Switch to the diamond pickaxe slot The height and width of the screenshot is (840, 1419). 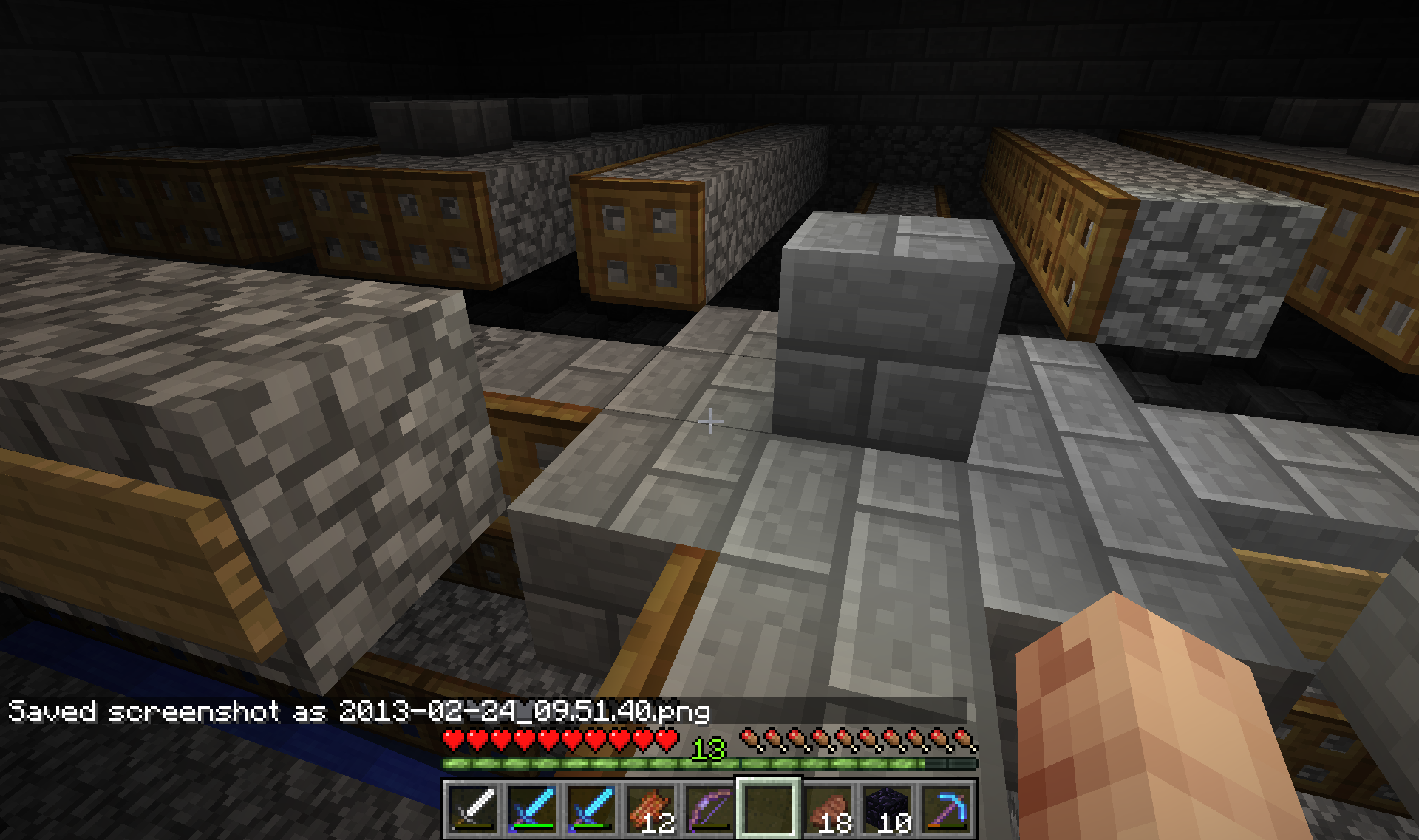[946, 807]
